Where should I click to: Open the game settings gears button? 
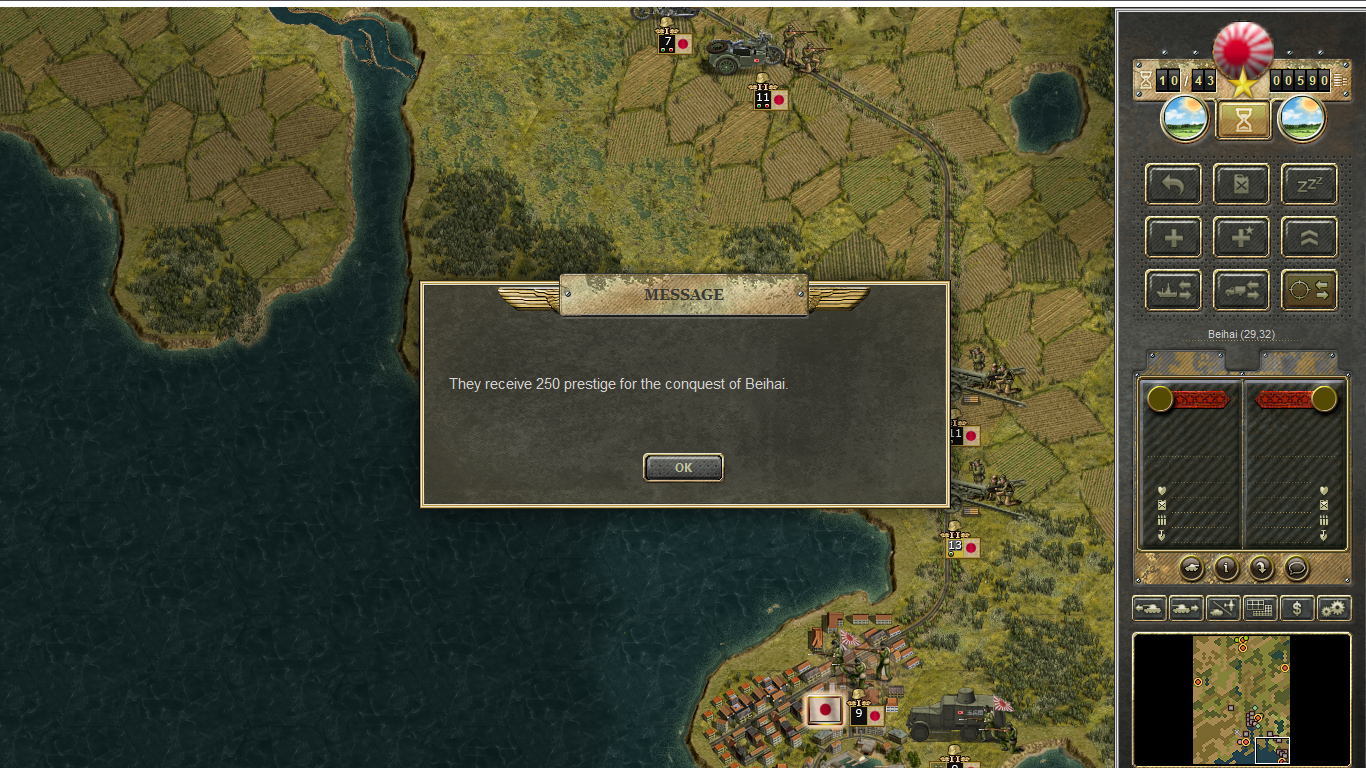(x=1334, y=607)
